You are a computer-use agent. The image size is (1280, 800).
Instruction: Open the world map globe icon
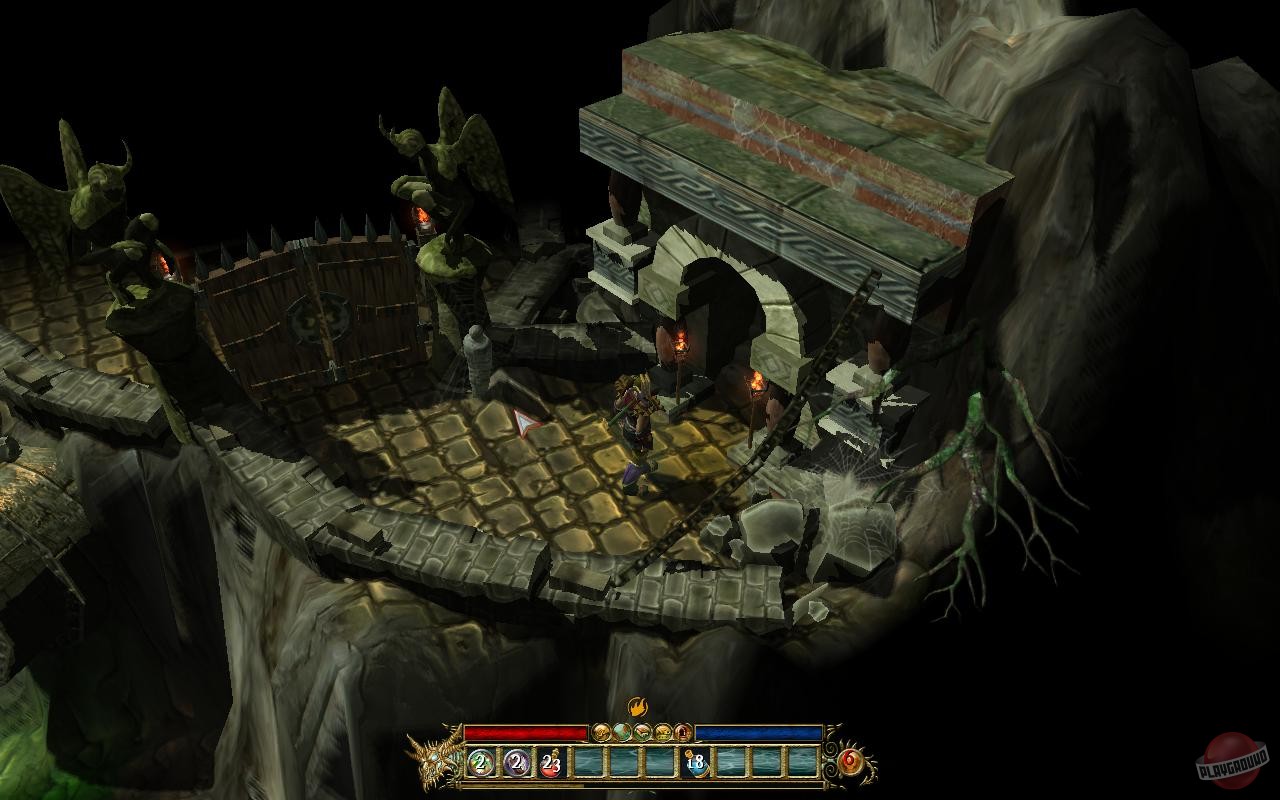click(x=622, y=731)
